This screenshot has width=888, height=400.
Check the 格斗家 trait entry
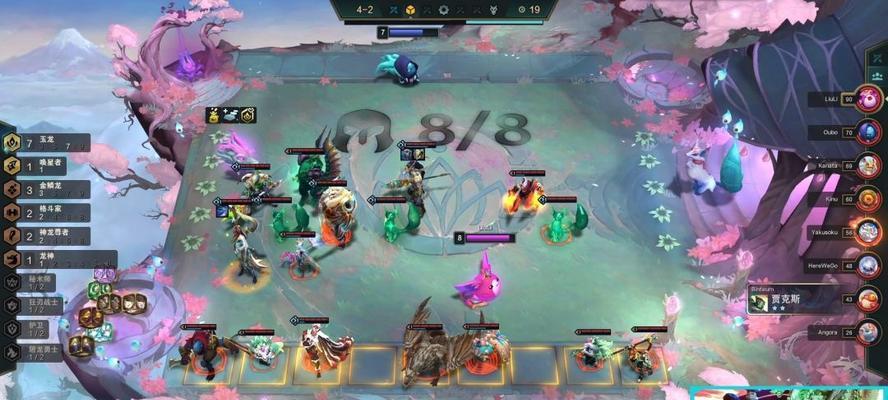45,213
